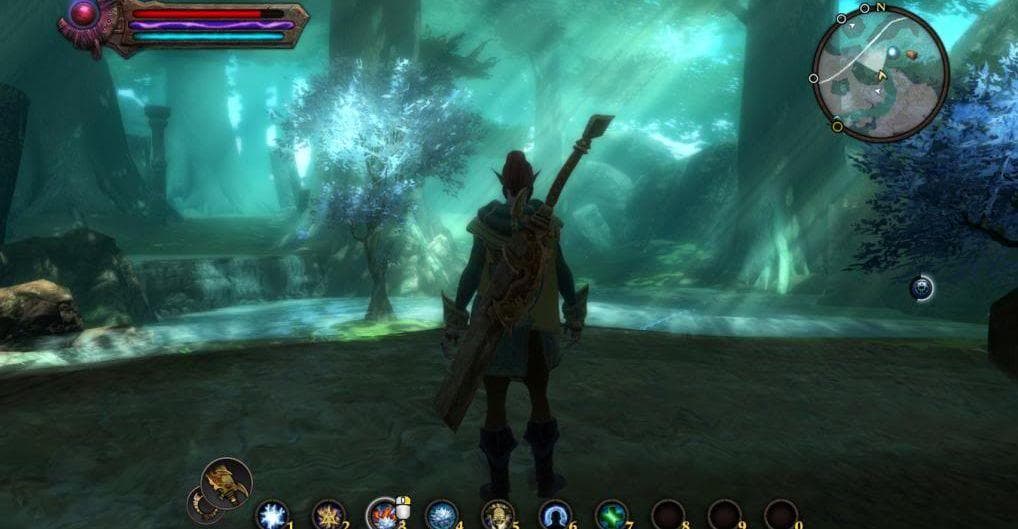Activate the ice burst ability in slot 1
Image resolution: width=1018 pixels, height=529 pixels.
point(270,515)
